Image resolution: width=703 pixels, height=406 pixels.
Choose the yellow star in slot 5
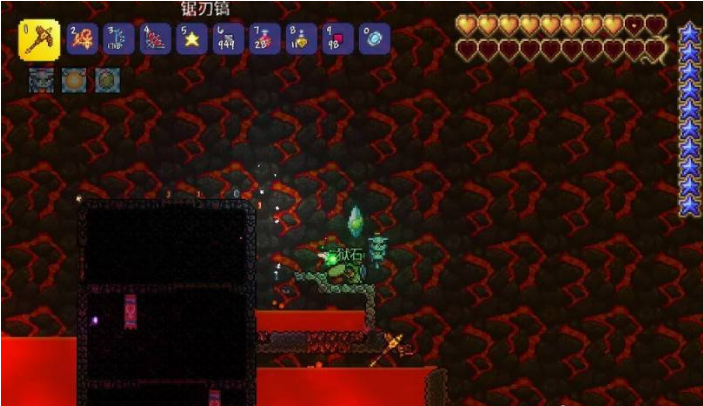[192, 39]
